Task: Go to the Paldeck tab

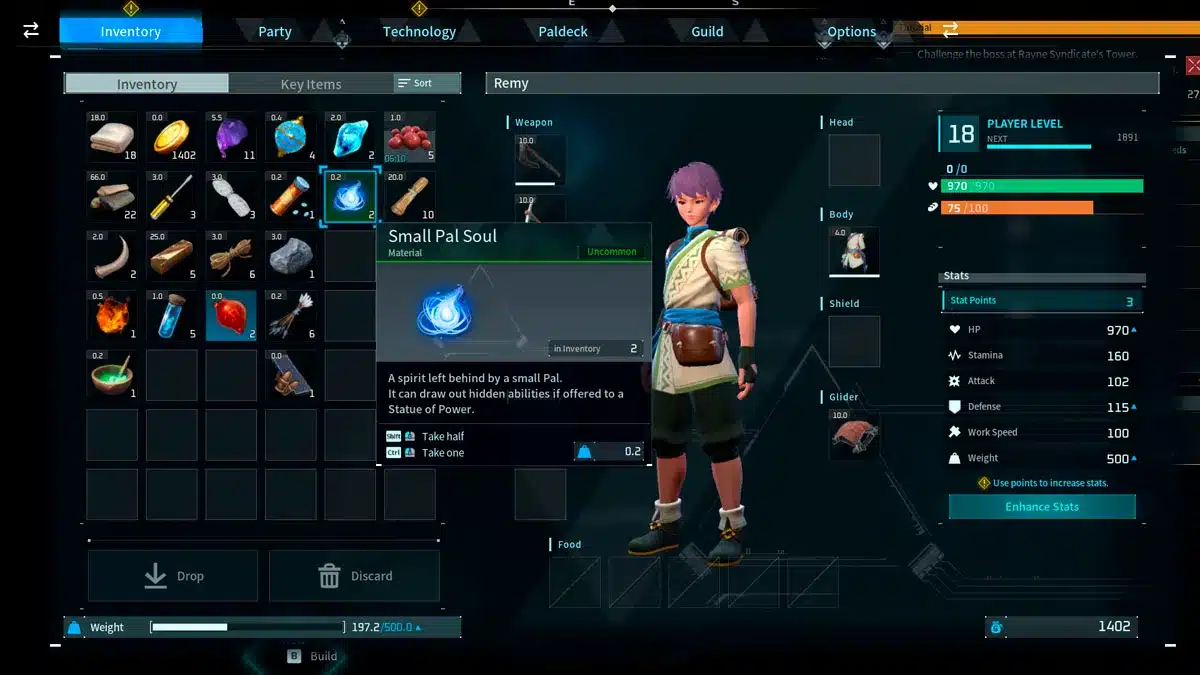Action: pyautogui.click(x=563, y=32)
